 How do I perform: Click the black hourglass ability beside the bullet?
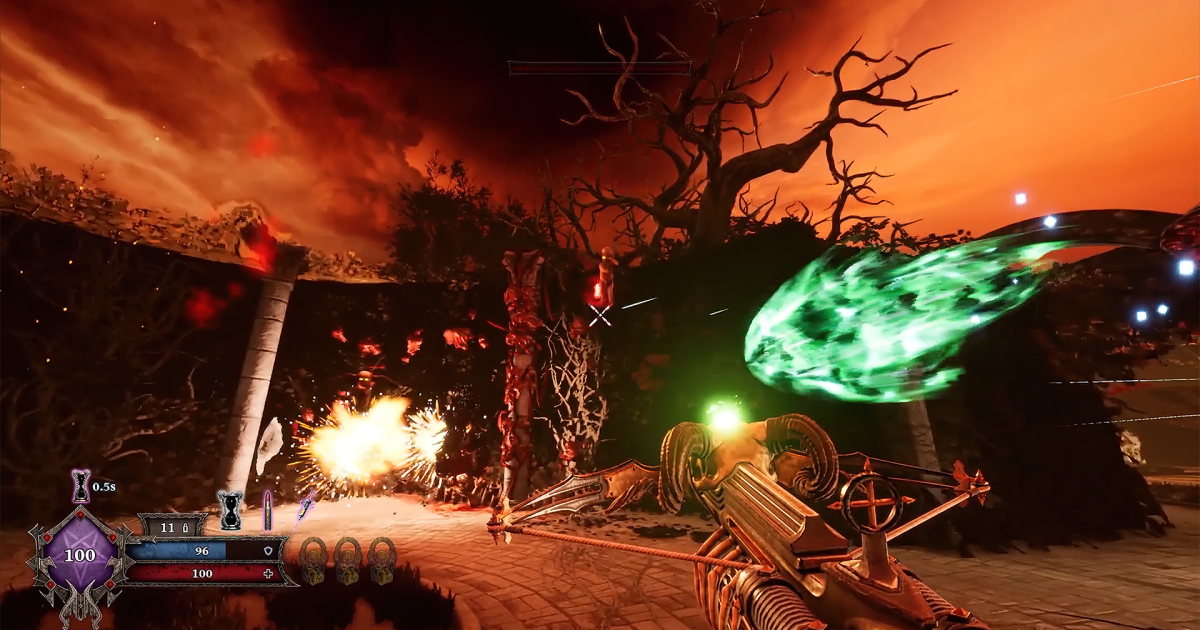click(x=231, y=510)
